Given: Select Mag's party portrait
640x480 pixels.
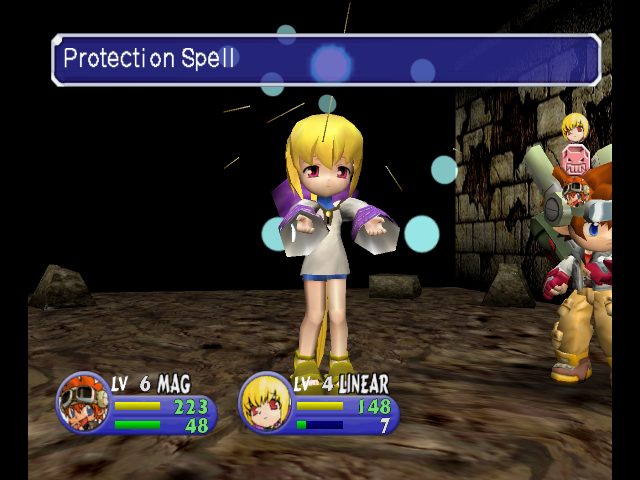Looking at the screenshot, I should click(x=84, y=401).
